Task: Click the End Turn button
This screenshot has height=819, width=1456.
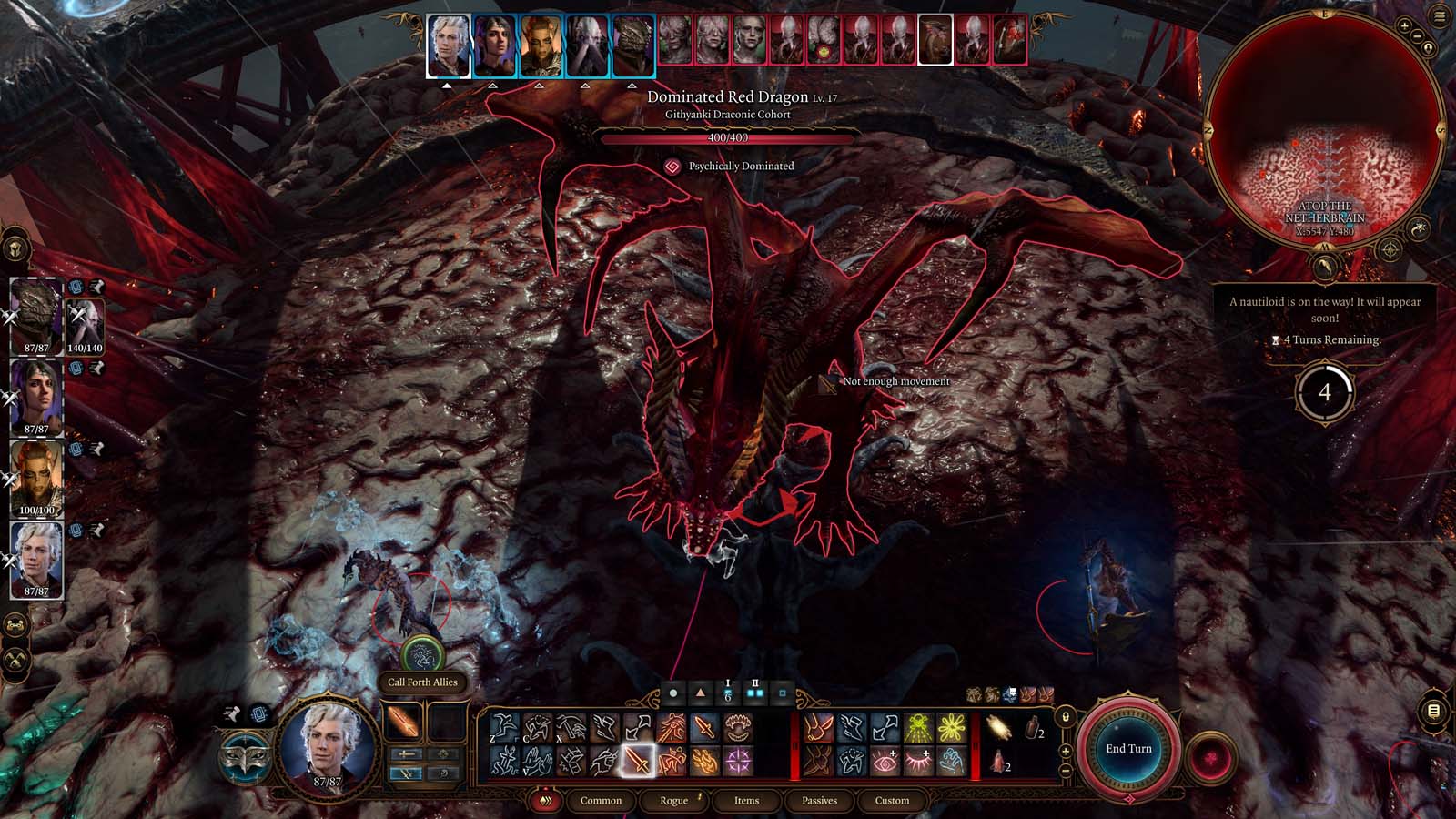Action: tap(1128, 749)
